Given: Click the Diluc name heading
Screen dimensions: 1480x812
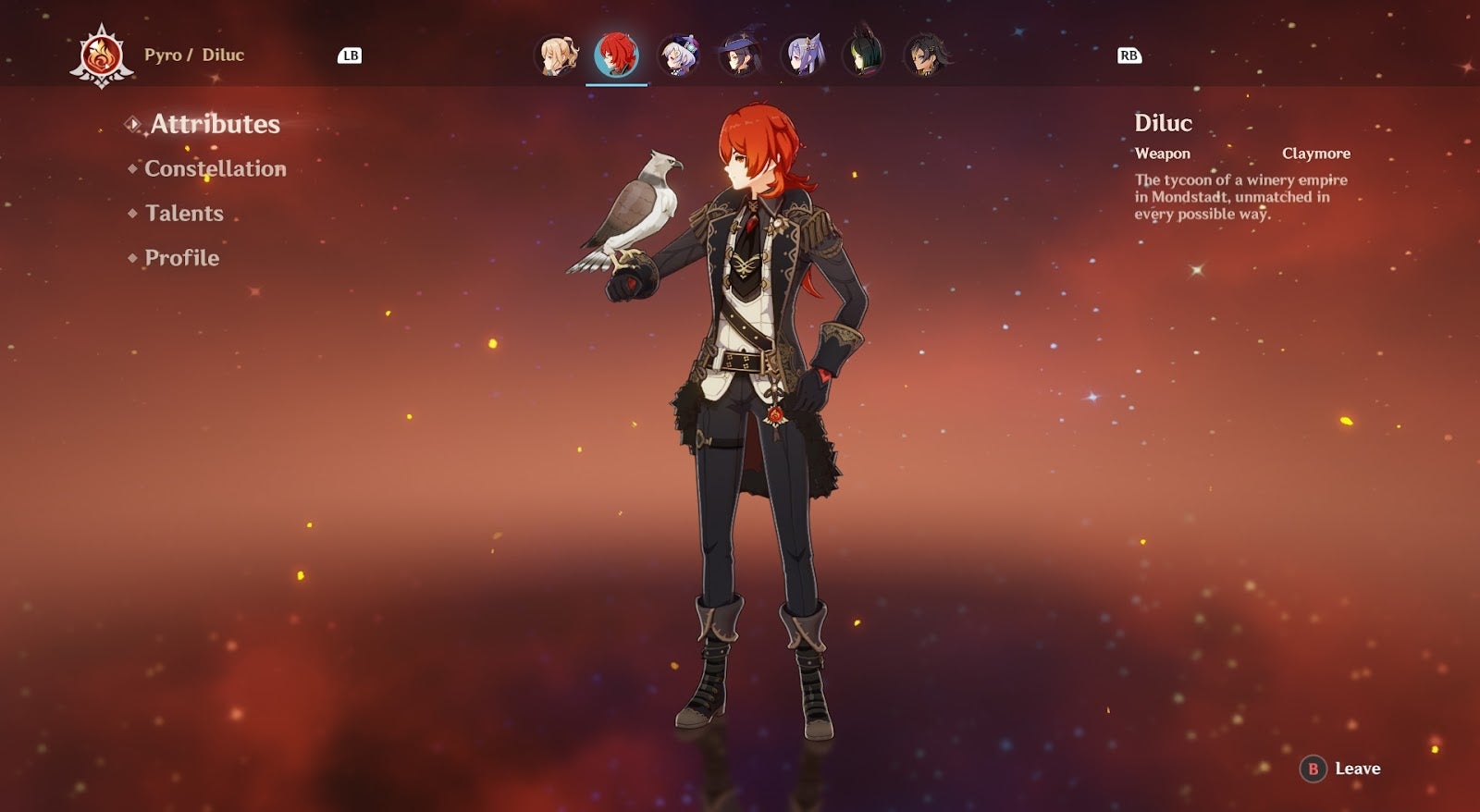Looking at the screenshot, I should (x=1164, y=123).
